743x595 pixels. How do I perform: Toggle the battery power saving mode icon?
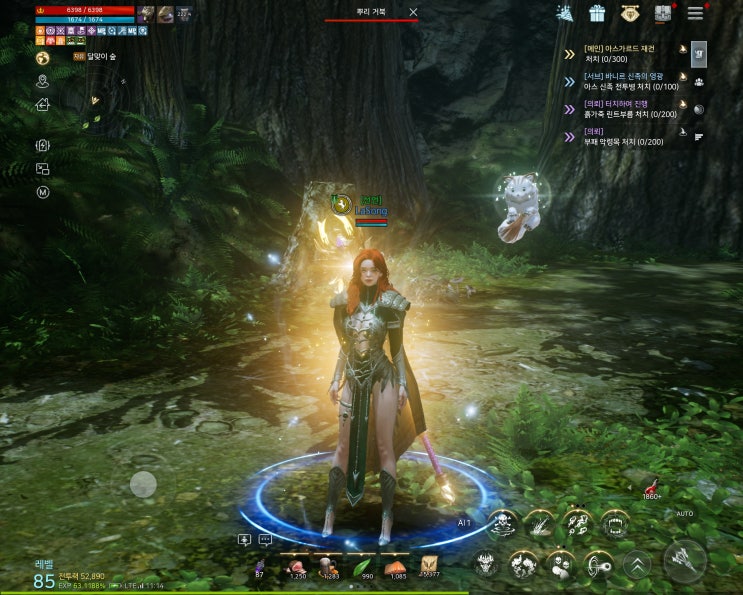[43, 146]
